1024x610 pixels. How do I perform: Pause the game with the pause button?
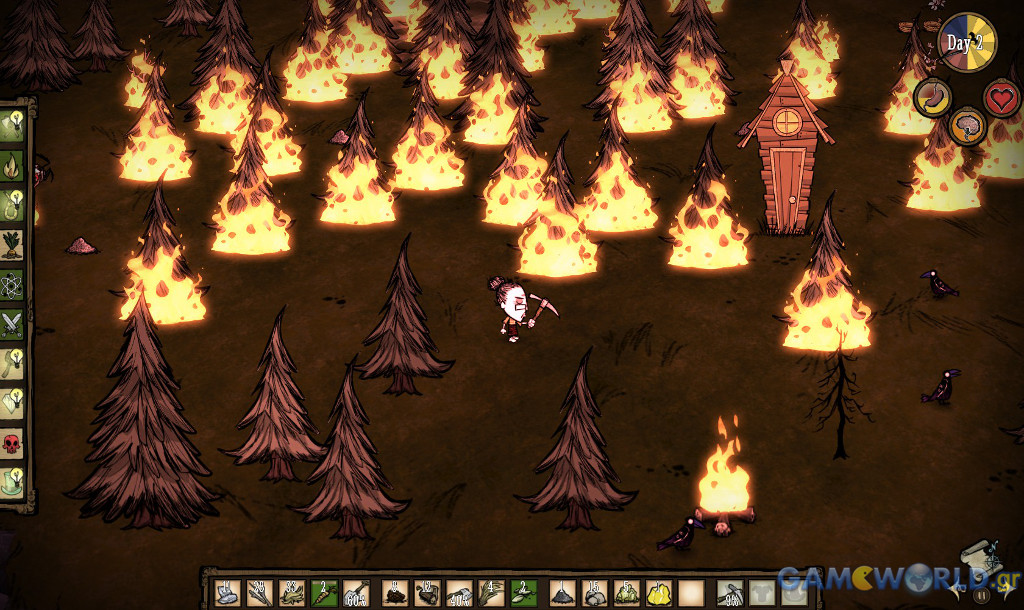(983, 594)
